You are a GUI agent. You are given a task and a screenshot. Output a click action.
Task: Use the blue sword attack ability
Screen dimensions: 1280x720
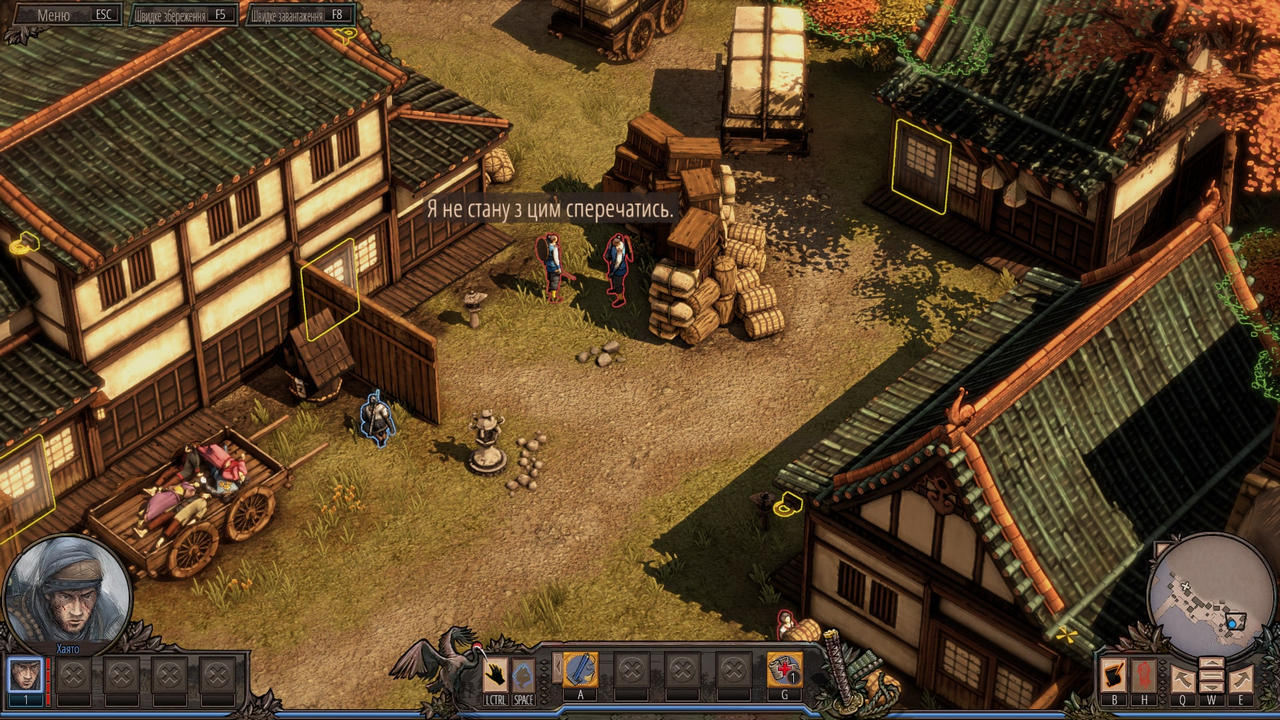[580, 670]
